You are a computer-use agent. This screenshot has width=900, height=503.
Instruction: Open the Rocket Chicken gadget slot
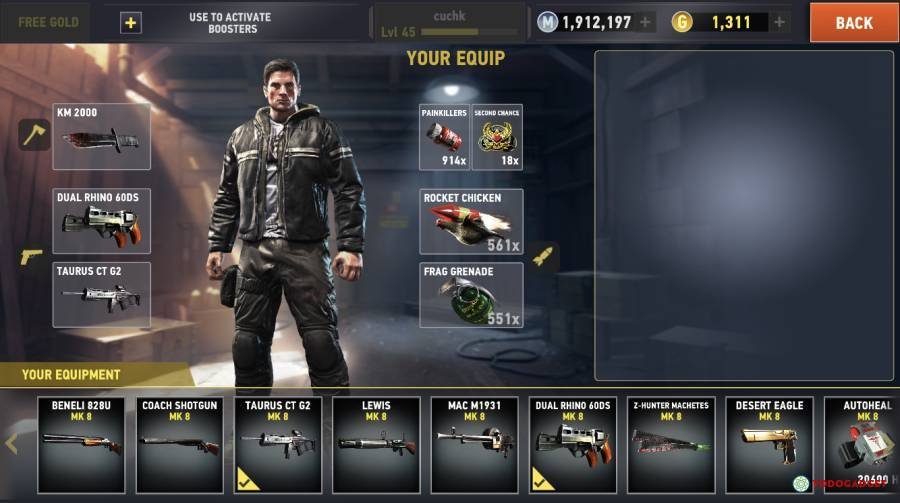(471, 221)
